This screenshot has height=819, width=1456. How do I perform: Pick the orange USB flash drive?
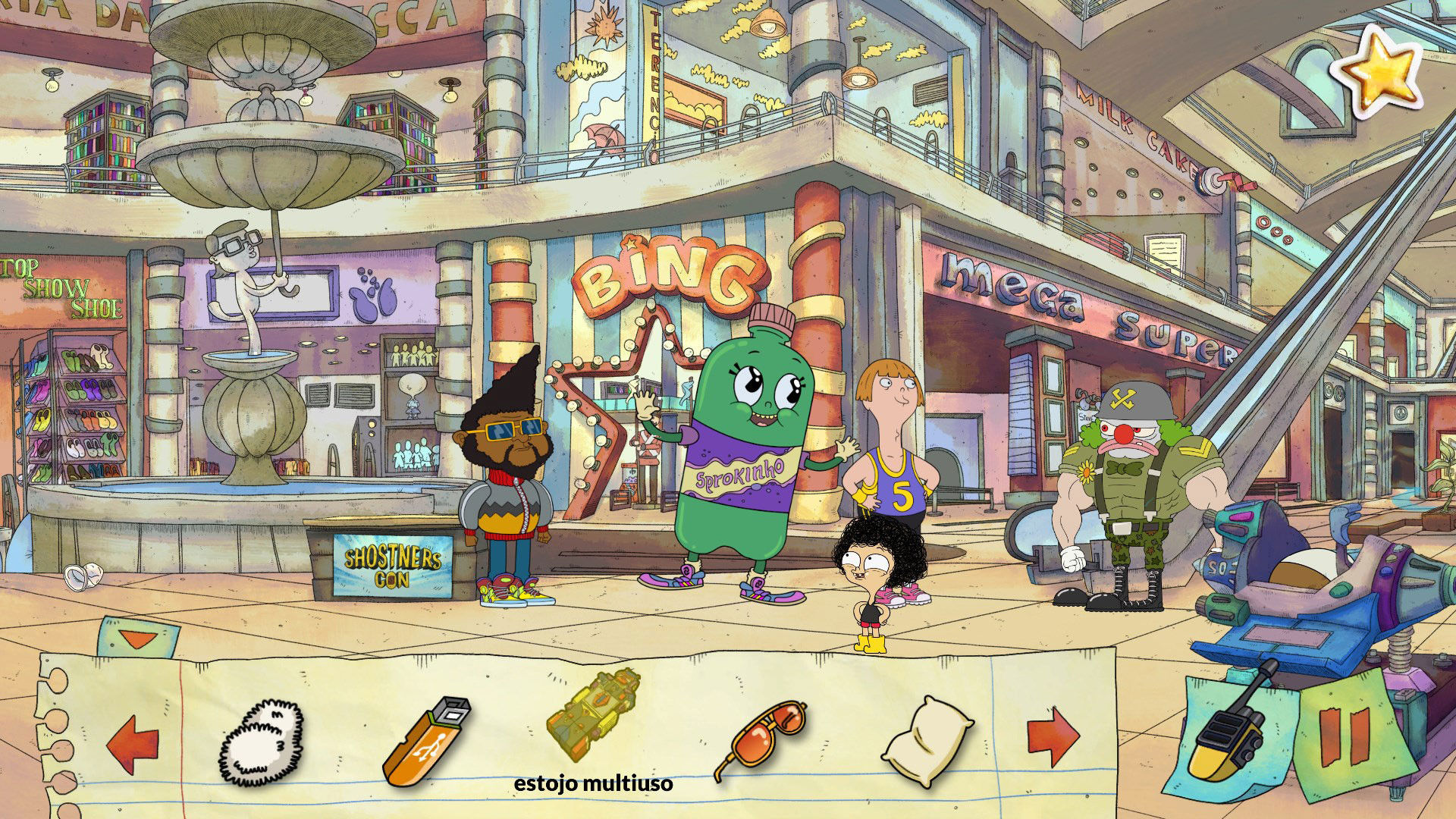(428, 740)
